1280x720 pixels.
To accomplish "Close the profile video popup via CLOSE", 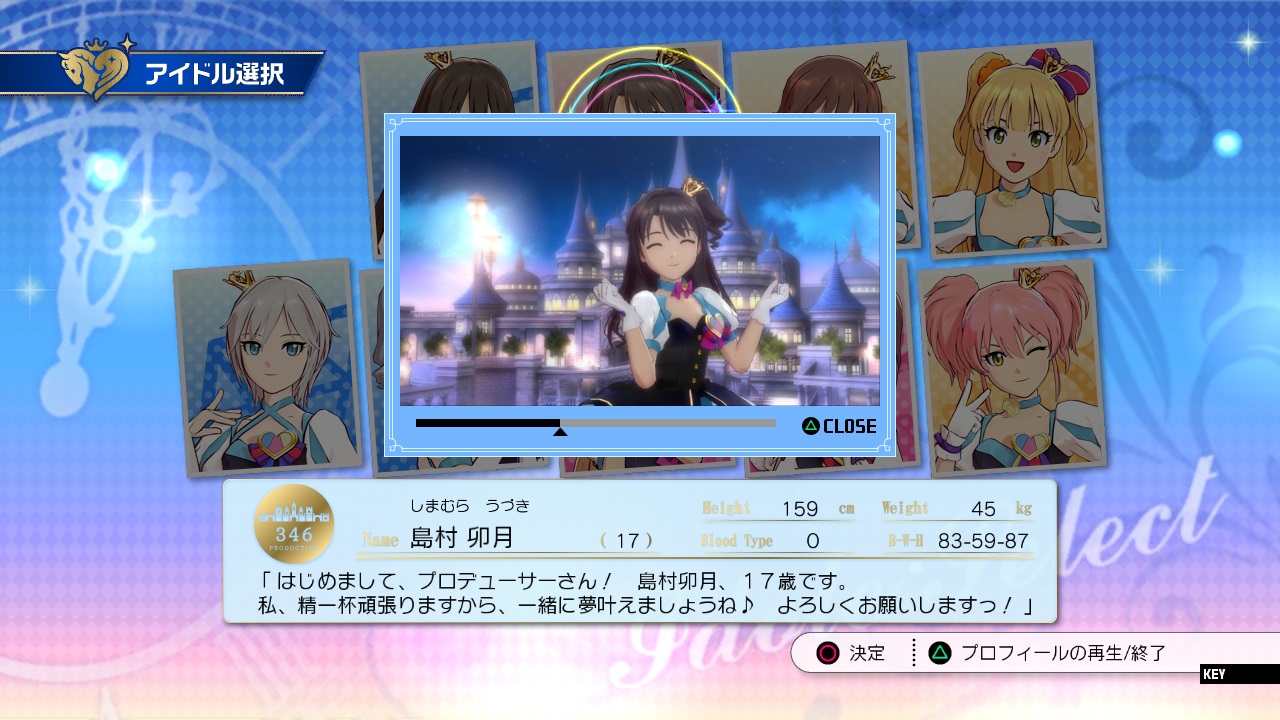I will [839, 426].
